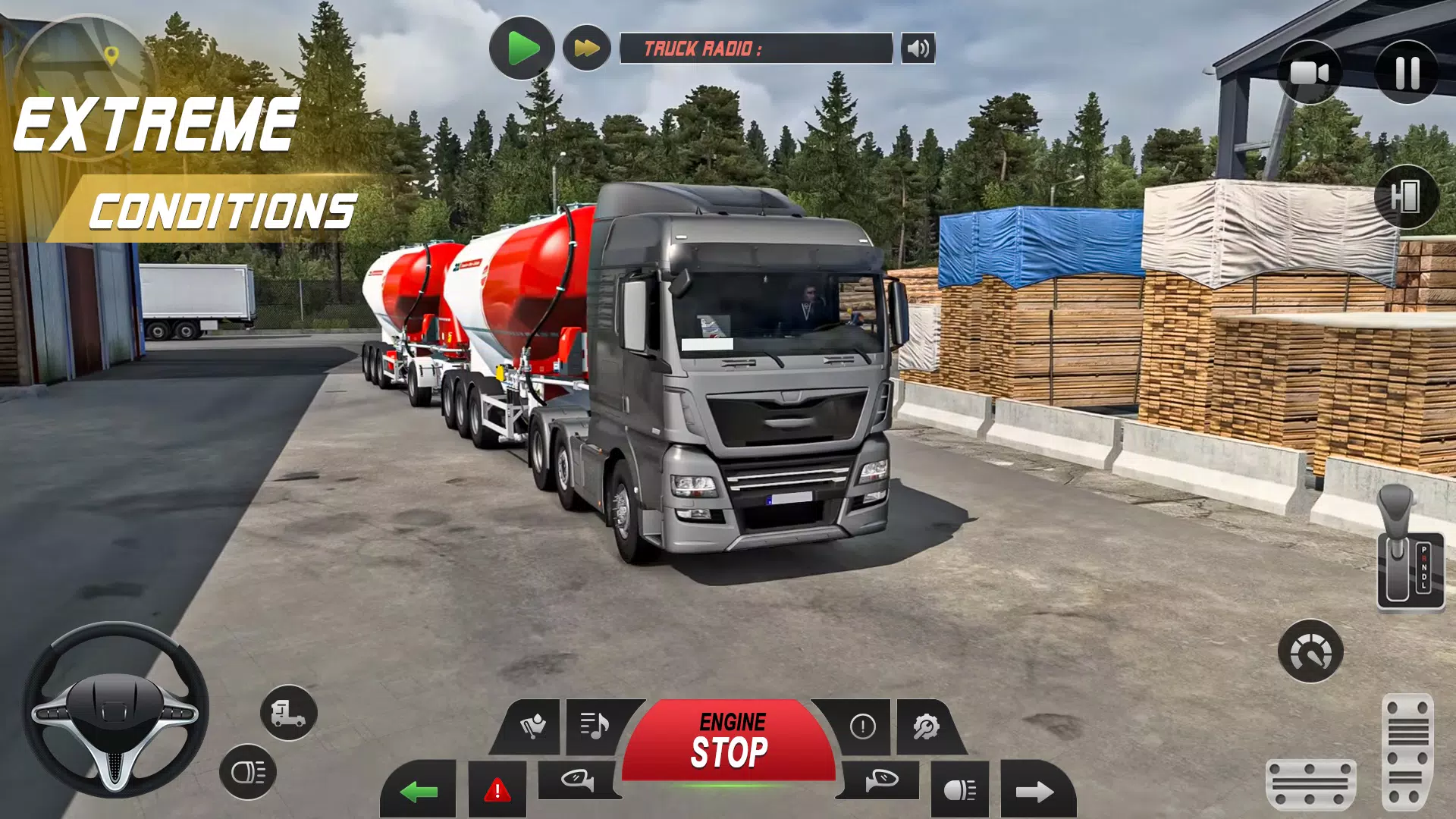Open the settings wrench icon
This screenshot has width=1456, height=819.
926,728
